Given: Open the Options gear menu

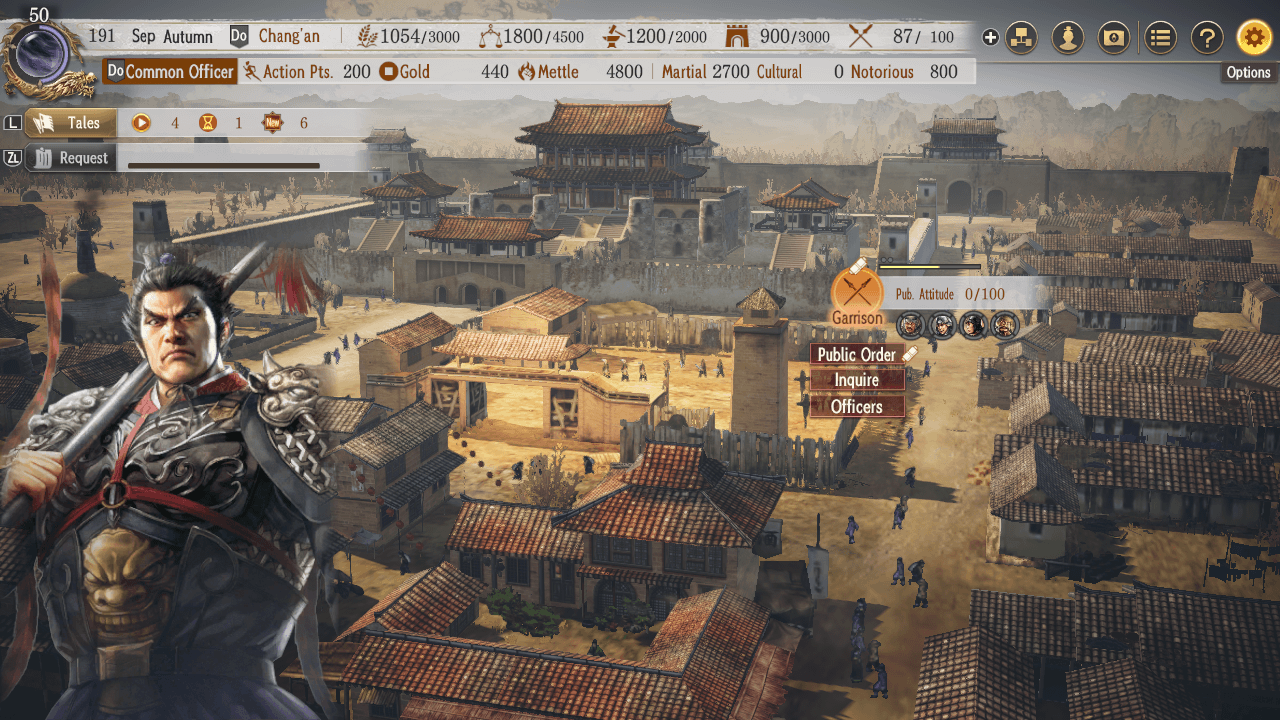Looking at the screenshot, I should click(x=1254, y=38).
